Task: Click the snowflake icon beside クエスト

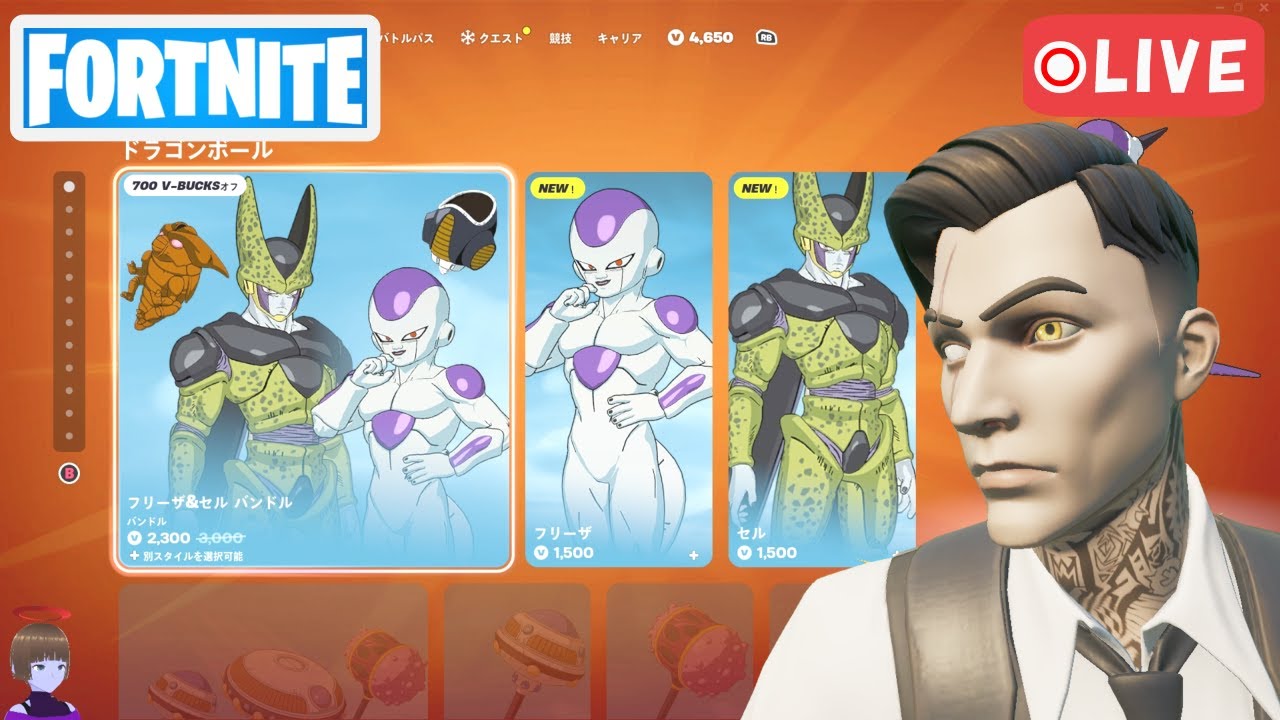Action: (x=466, y=36)
